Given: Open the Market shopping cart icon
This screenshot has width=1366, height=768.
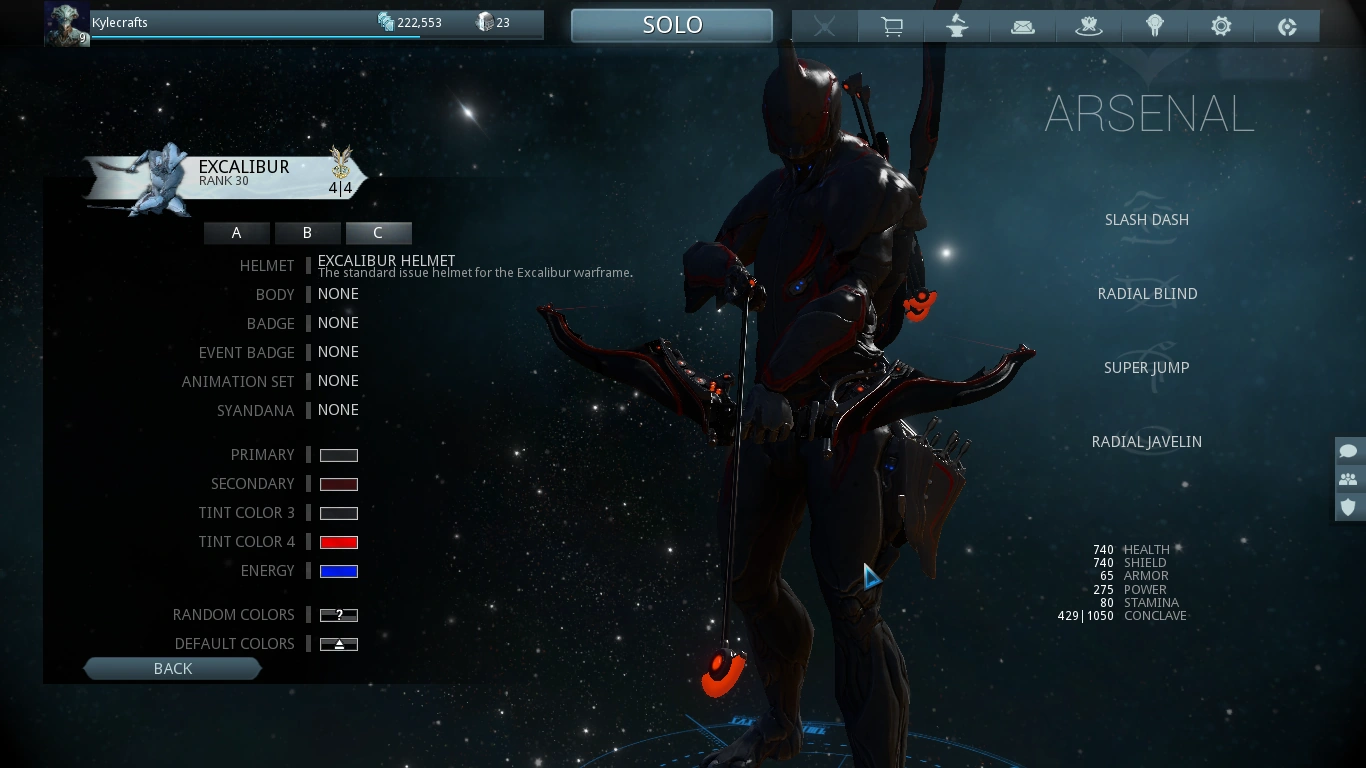Looking at the screenshot, I should tap(891, 26).
